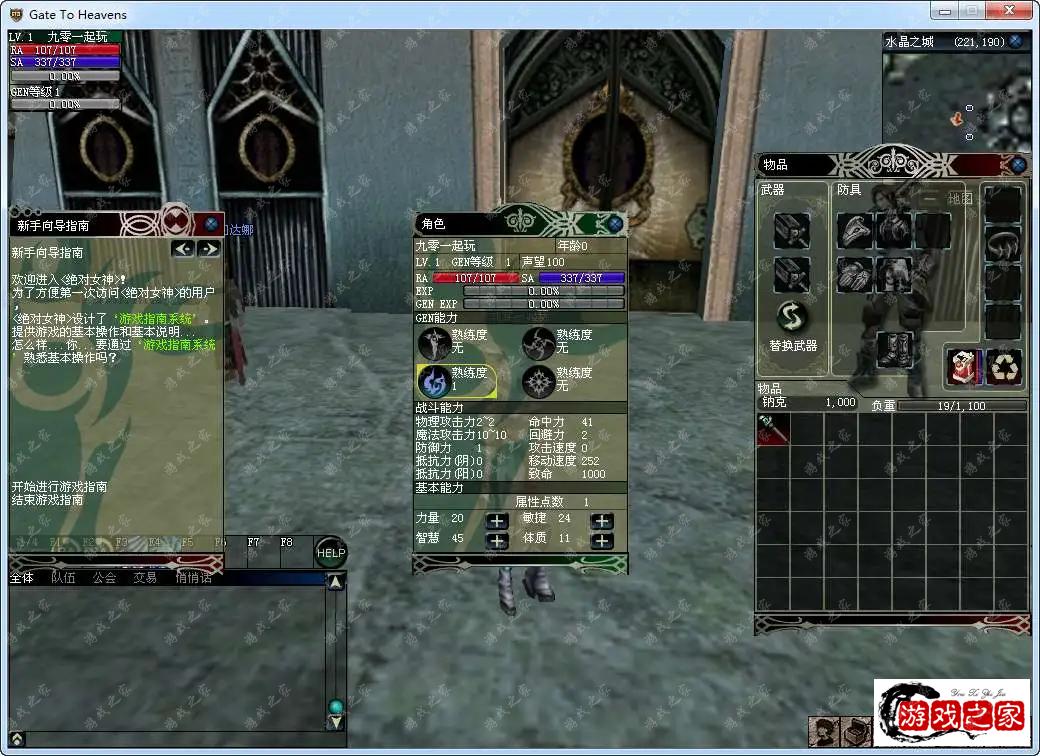
Task: Choose 结束游戏指南 to end the tutorial
Action: 48,500
